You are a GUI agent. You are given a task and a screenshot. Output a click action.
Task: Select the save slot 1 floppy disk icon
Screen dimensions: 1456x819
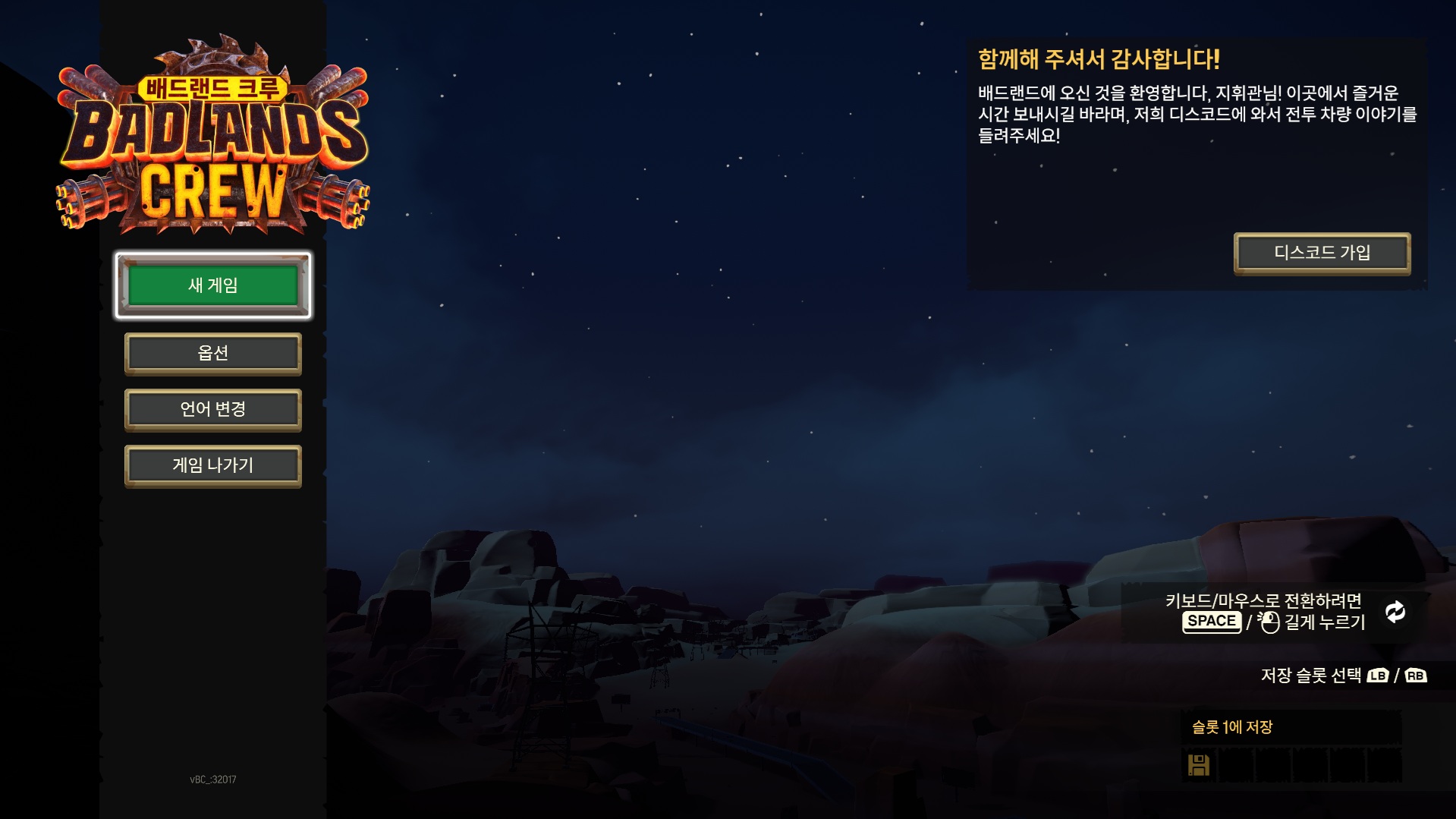coord(1199,764)
